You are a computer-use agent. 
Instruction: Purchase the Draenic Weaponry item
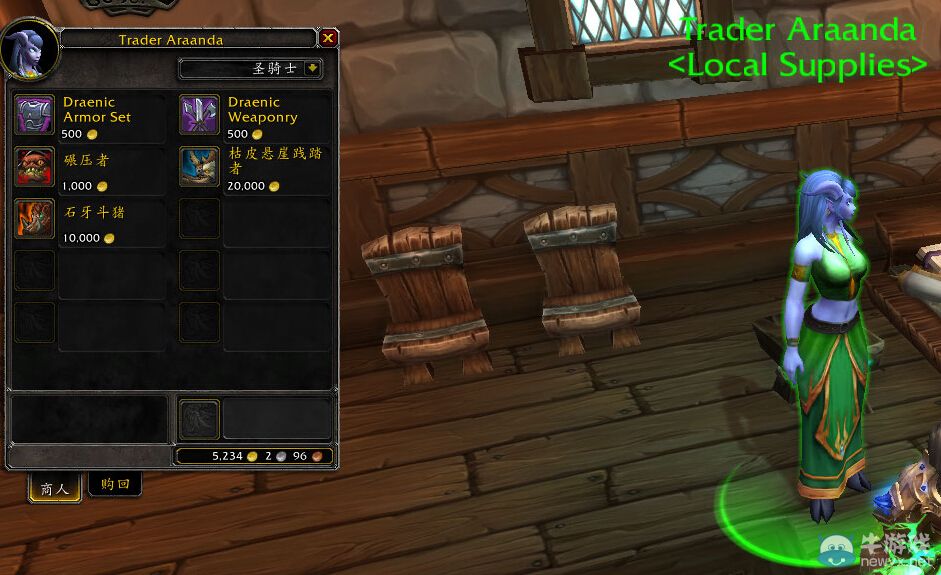[199, 114]
